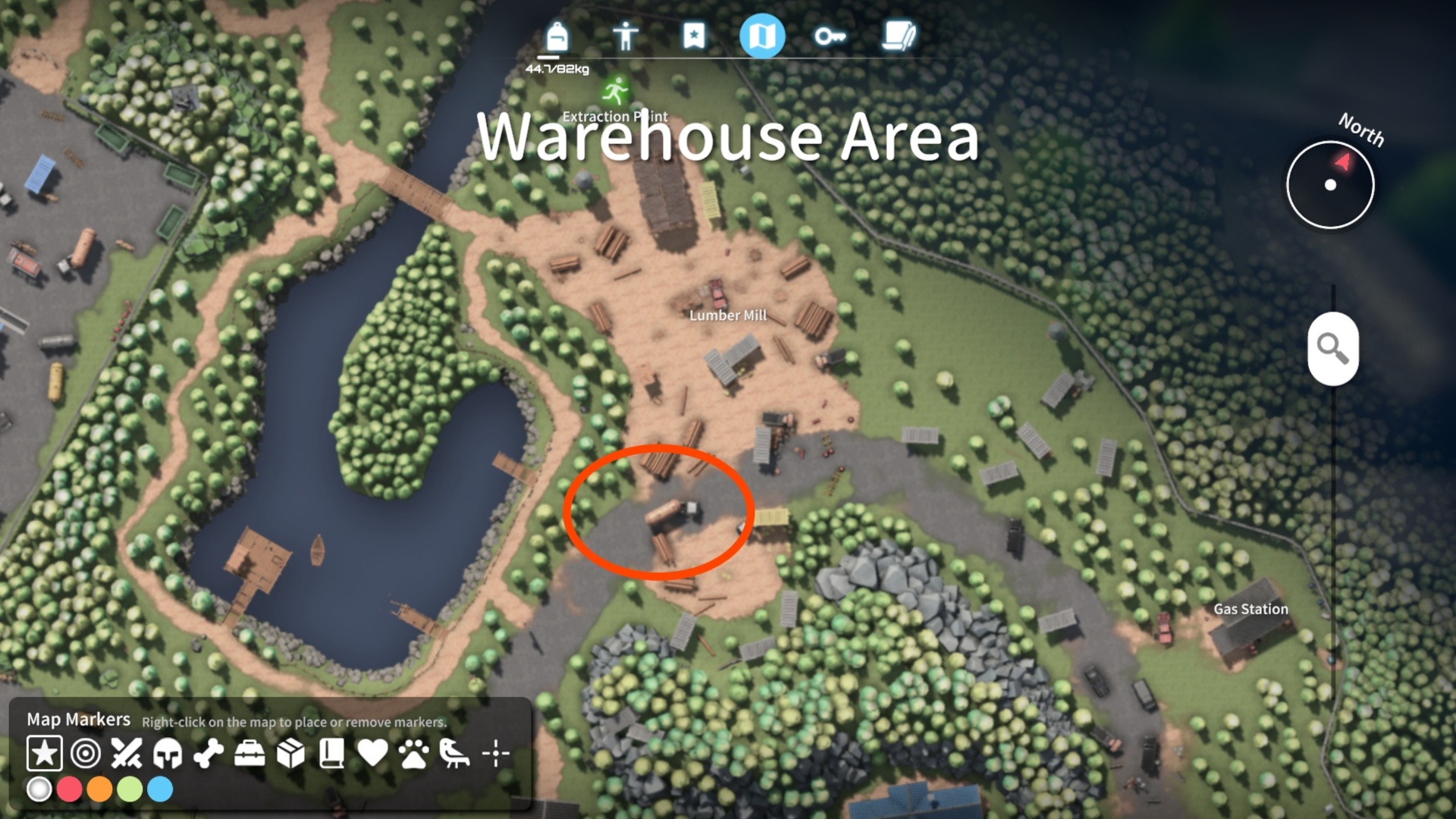
Task: Click the Extraction Point runner icon
Action: coord(615,89)
